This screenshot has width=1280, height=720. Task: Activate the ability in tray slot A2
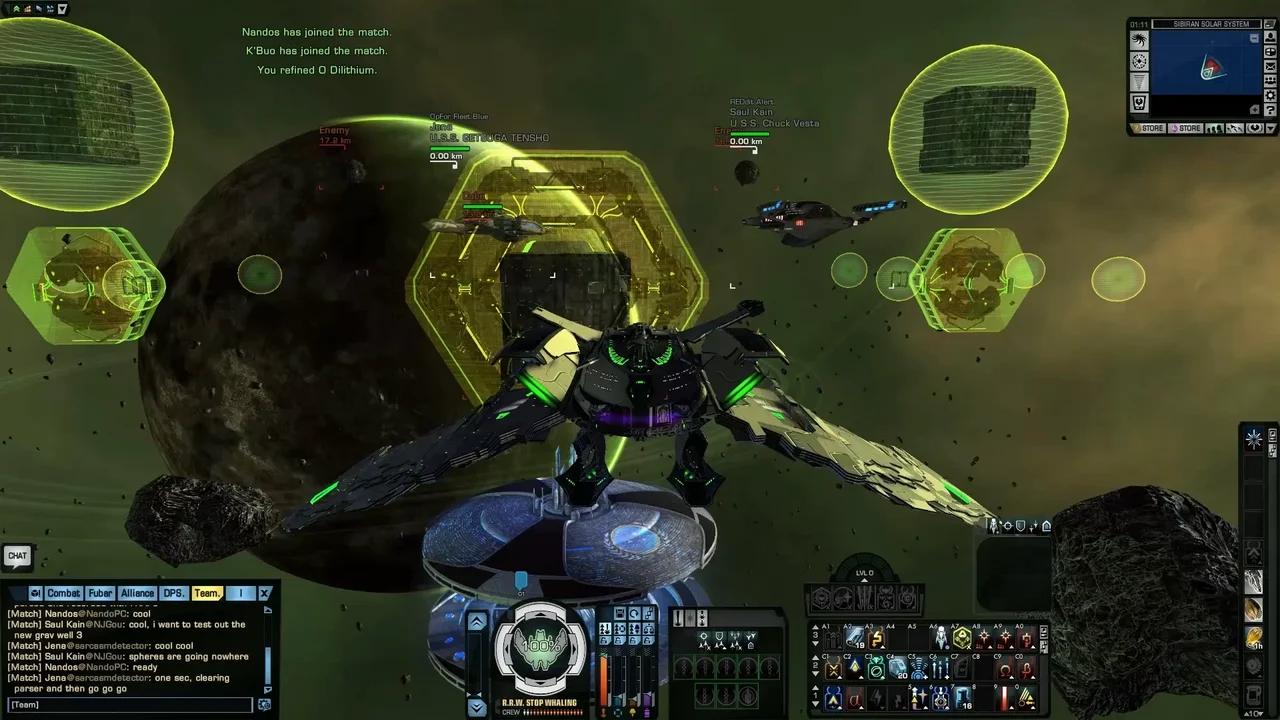[x=853, y=637]
